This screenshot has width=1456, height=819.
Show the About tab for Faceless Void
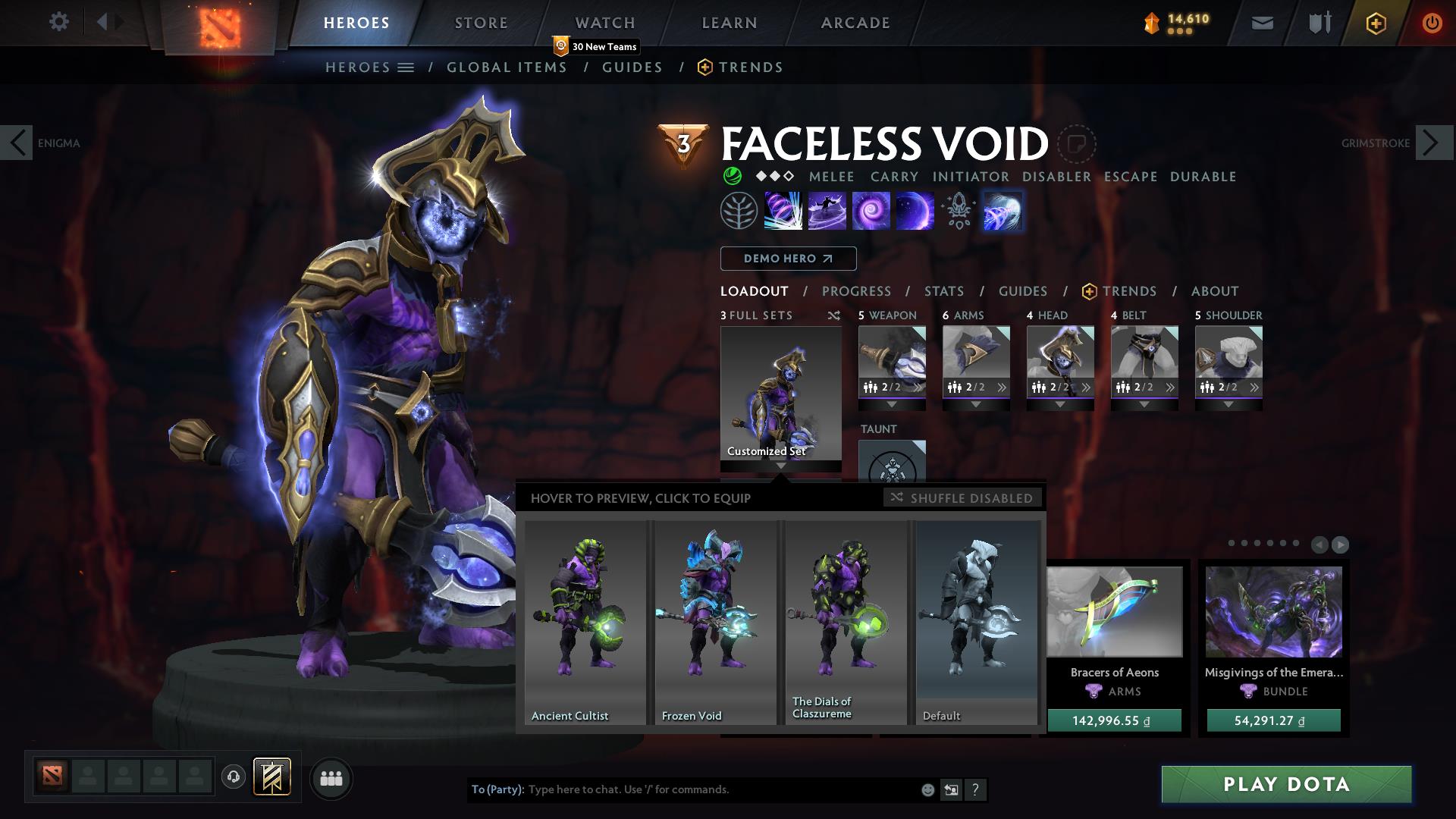tap(1215, 291)
